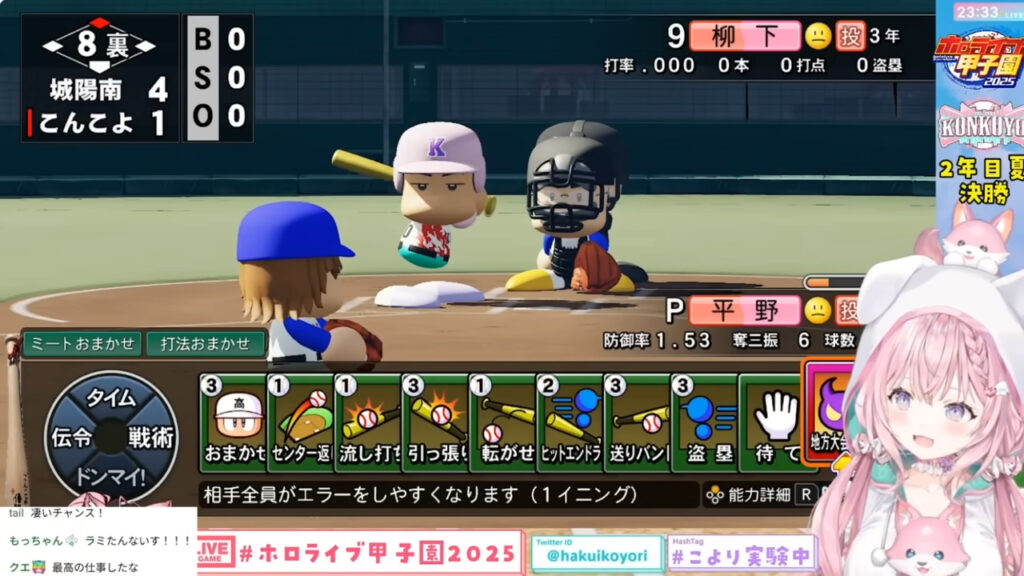Toggle the ミートおまかせ button
Screen dimensions: 1024x576
82,344
